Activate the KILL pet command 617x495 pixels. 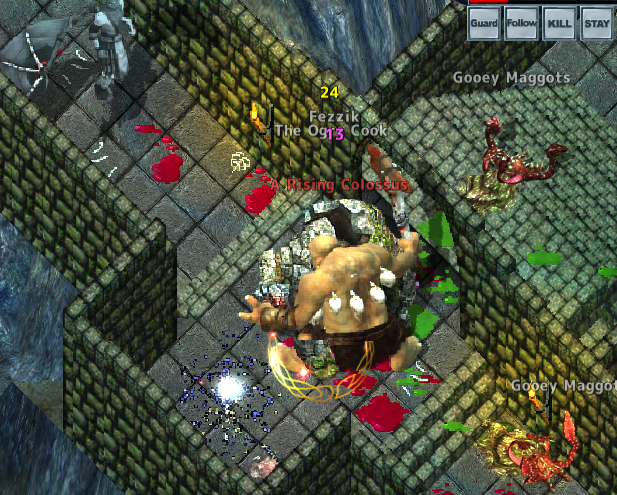(x=559, y=23)
